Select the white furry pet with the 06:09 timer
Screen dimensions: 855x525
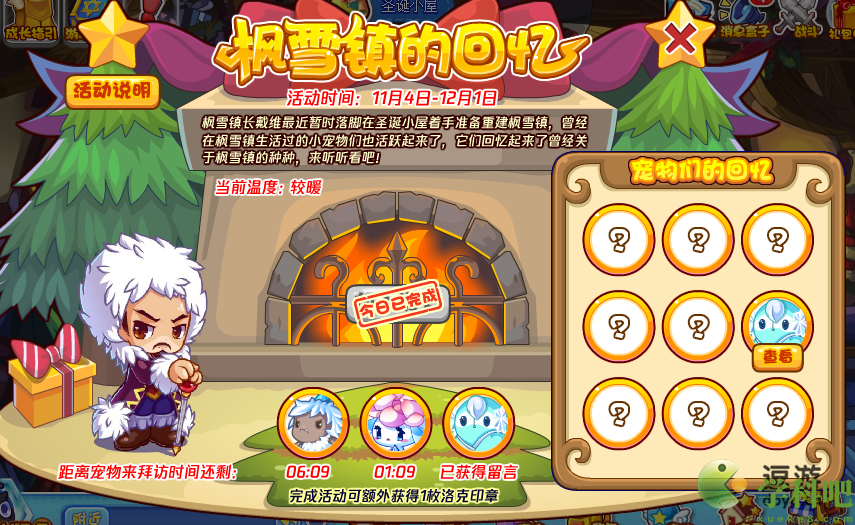312,422
